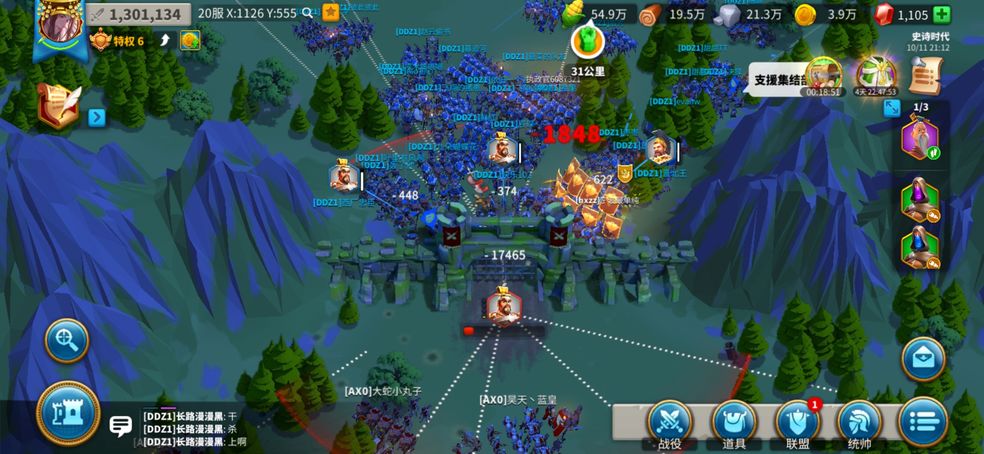
Task: Open the 道具 items bag
Action: pos(734,424)
